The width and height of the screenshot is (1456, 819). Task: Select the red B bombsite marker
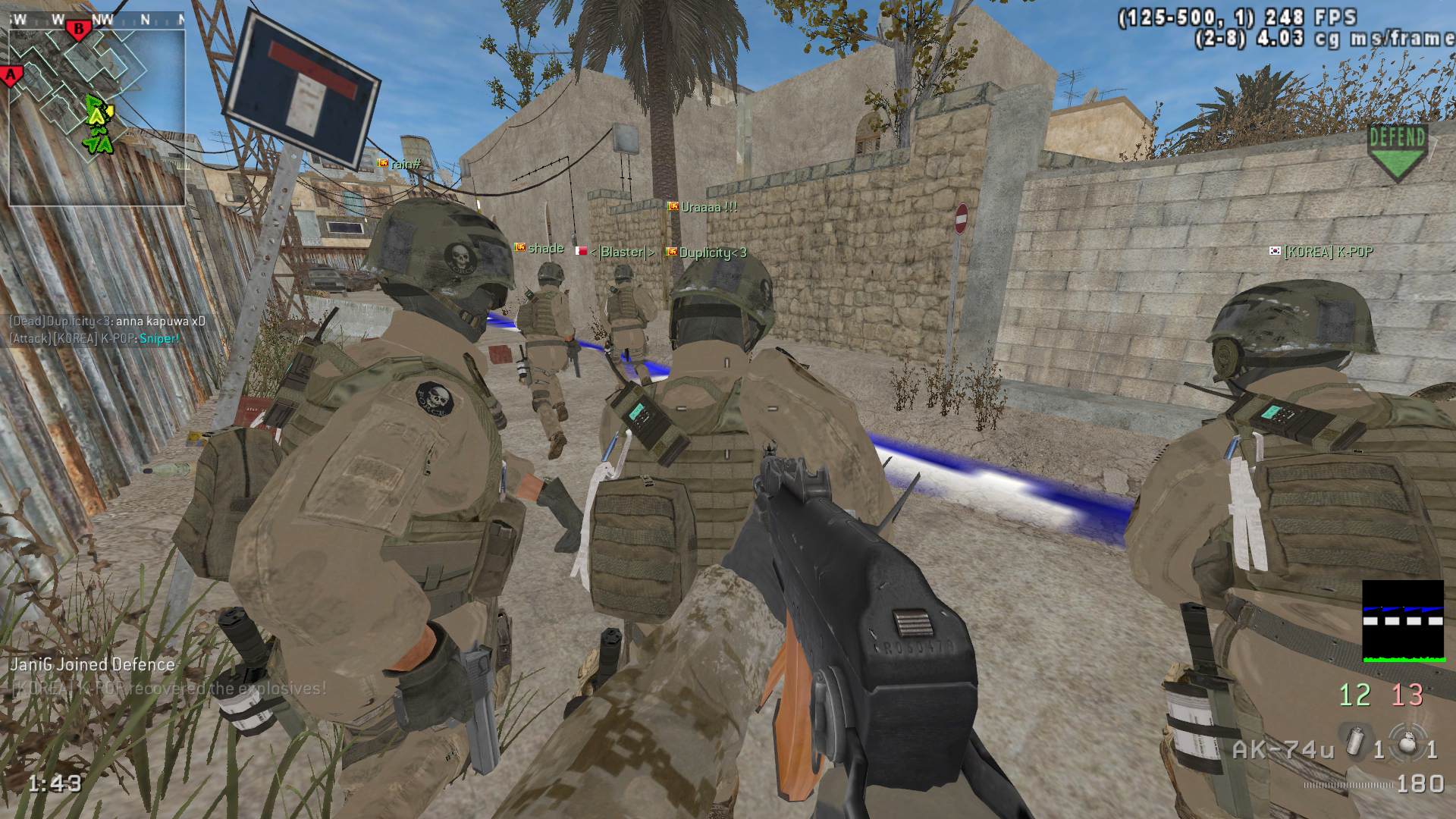[77, 30]
